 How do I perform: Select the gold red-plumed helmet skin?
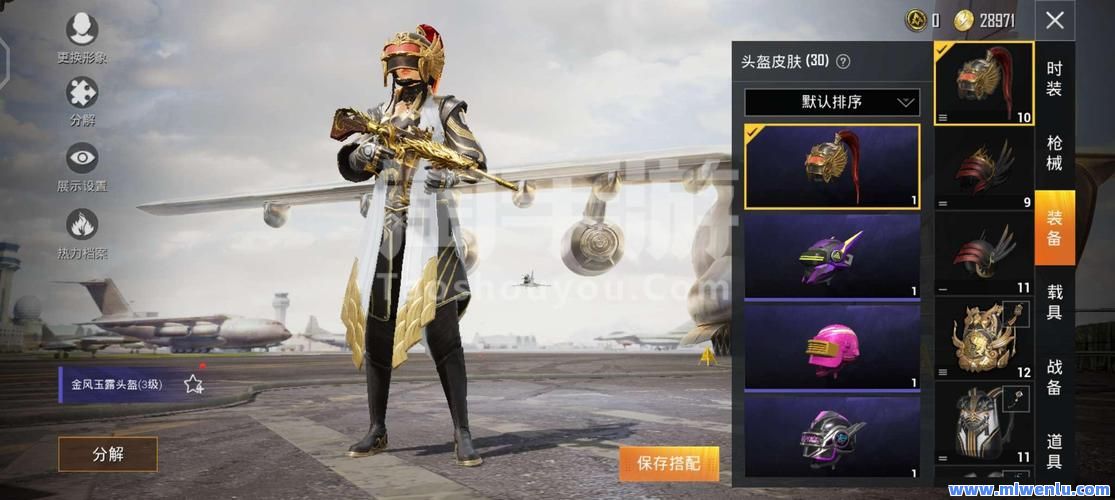point(832,166)
